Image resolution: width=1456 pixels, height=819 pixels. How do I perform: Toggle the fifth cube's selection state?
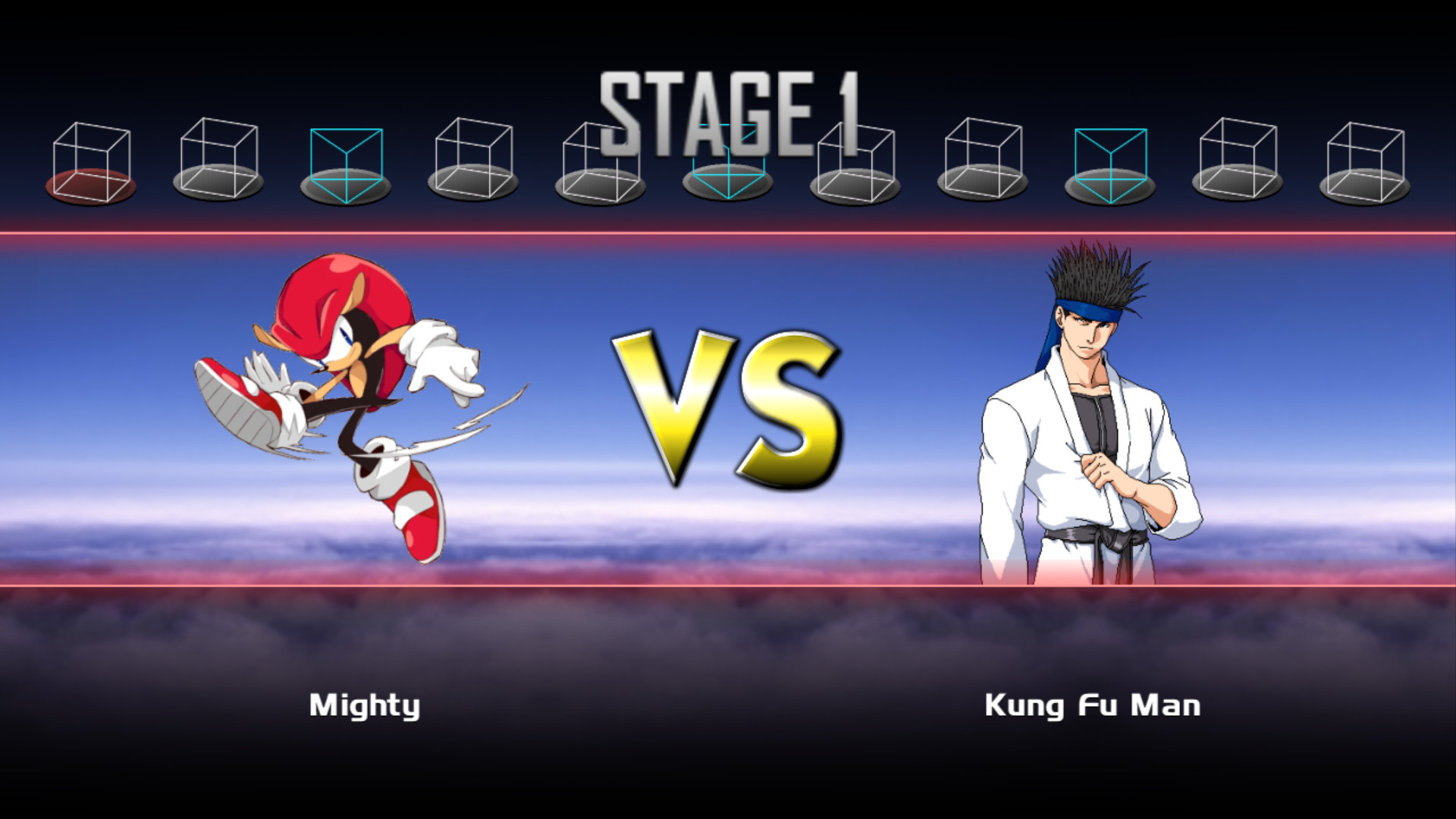point(599,159)
